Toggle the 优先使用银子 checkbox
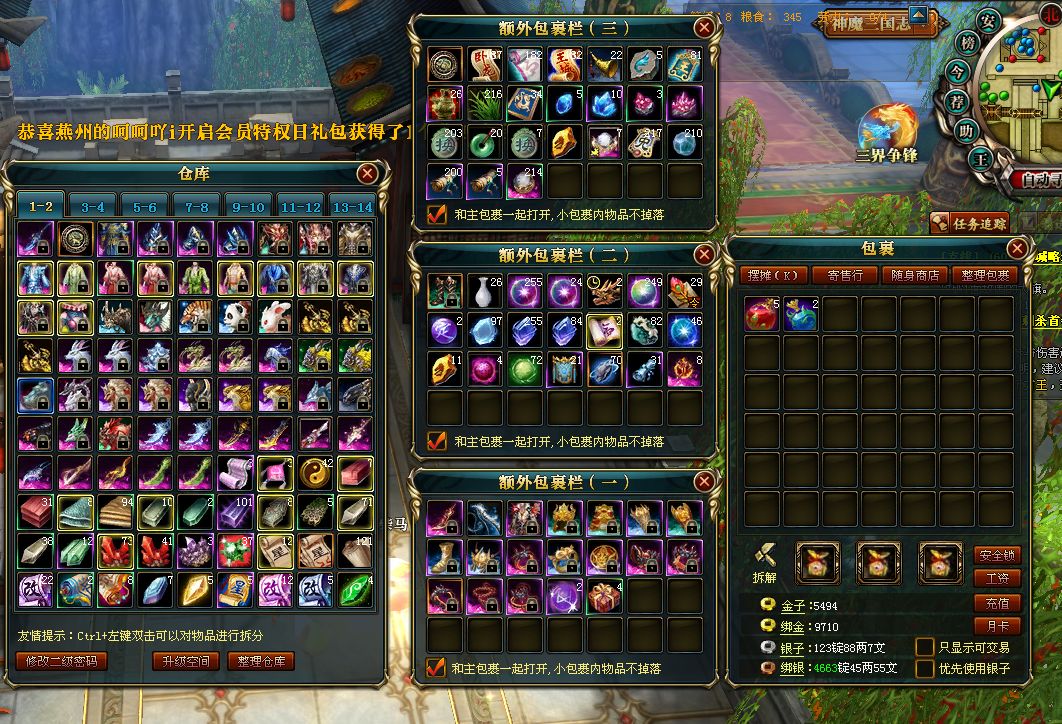Screen dimensions: 1062x724 (x=925, y=668)
